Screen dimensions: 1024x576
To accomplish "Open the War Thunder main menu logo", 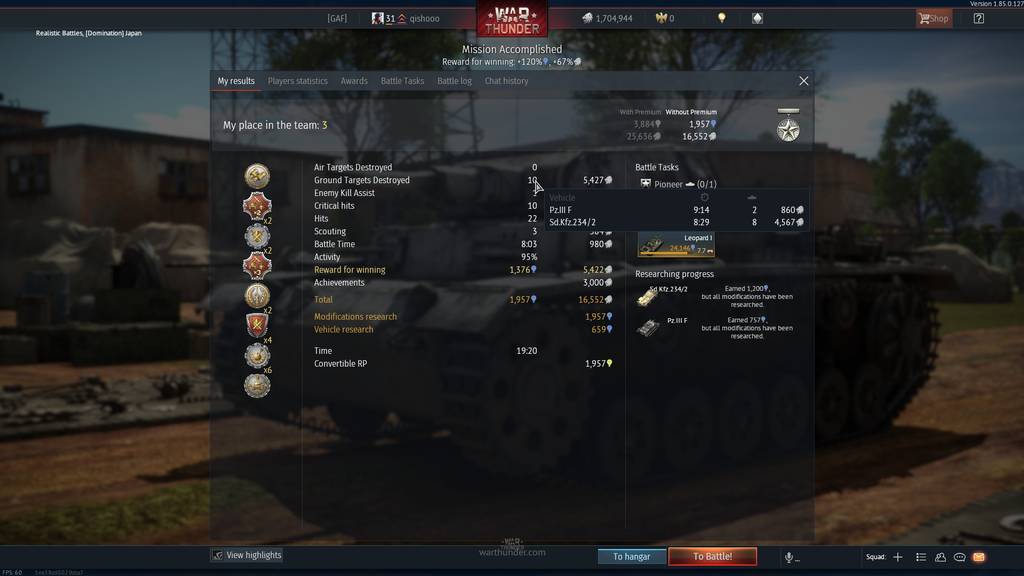I will (511, 19).
